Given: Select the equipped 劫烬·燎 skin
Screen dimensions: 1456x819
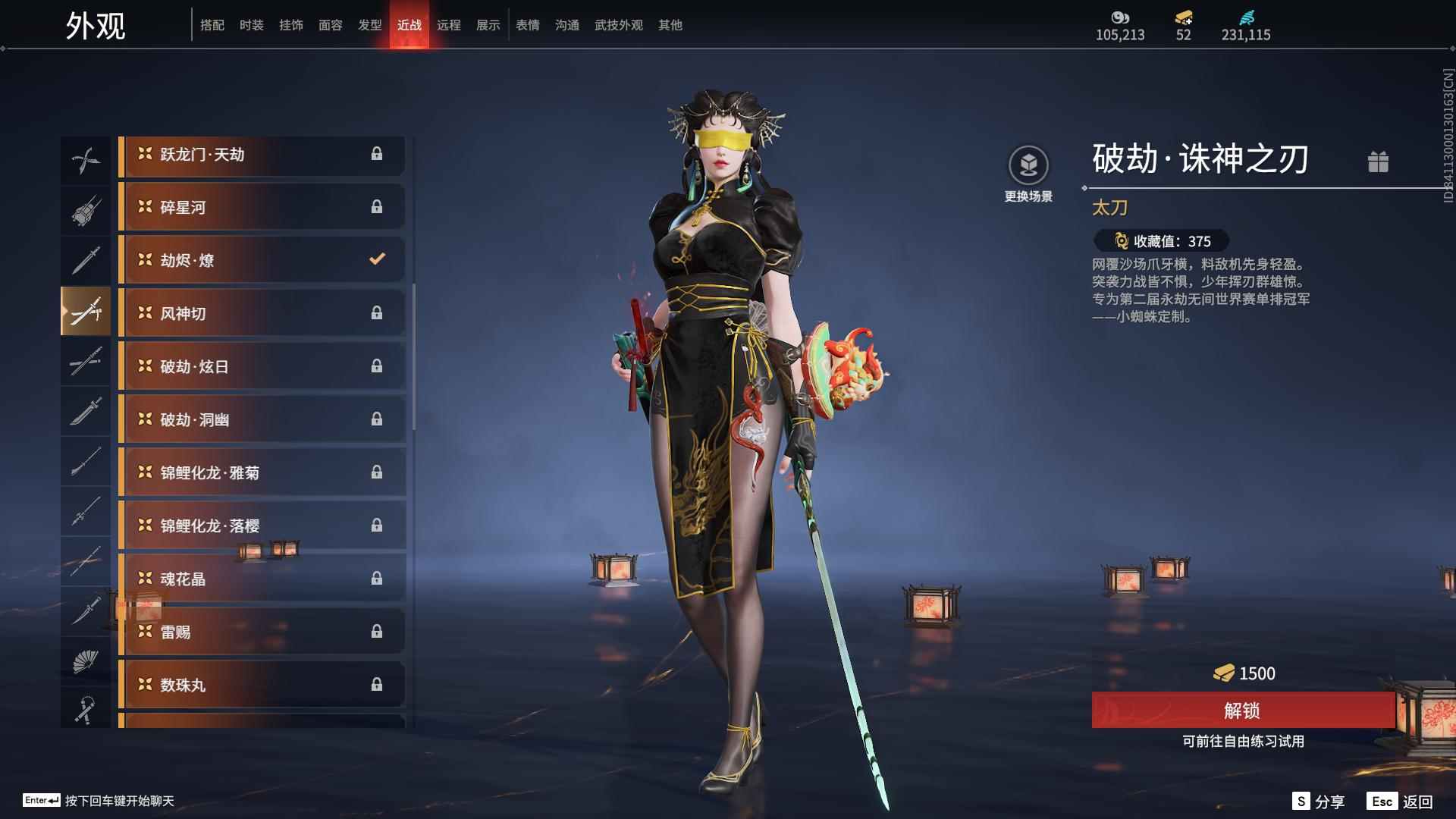Looking at the screenshot, I should (x=262, y=261).
